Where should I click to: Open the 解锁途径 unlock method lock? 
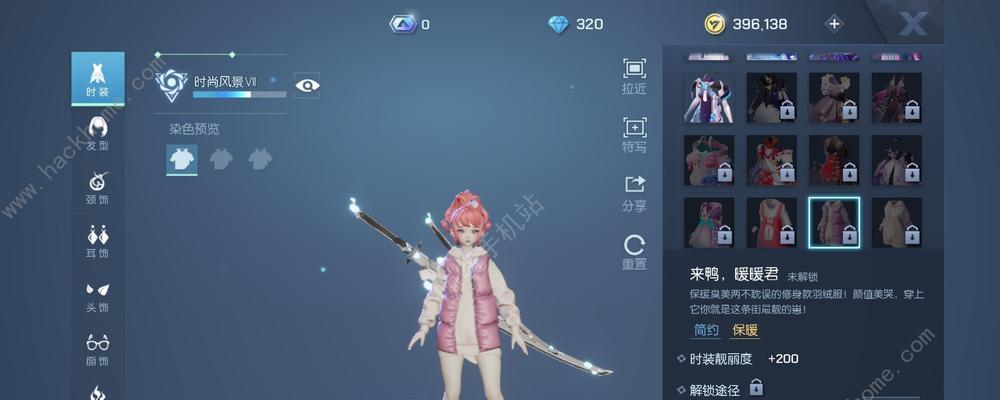point(756,387)
